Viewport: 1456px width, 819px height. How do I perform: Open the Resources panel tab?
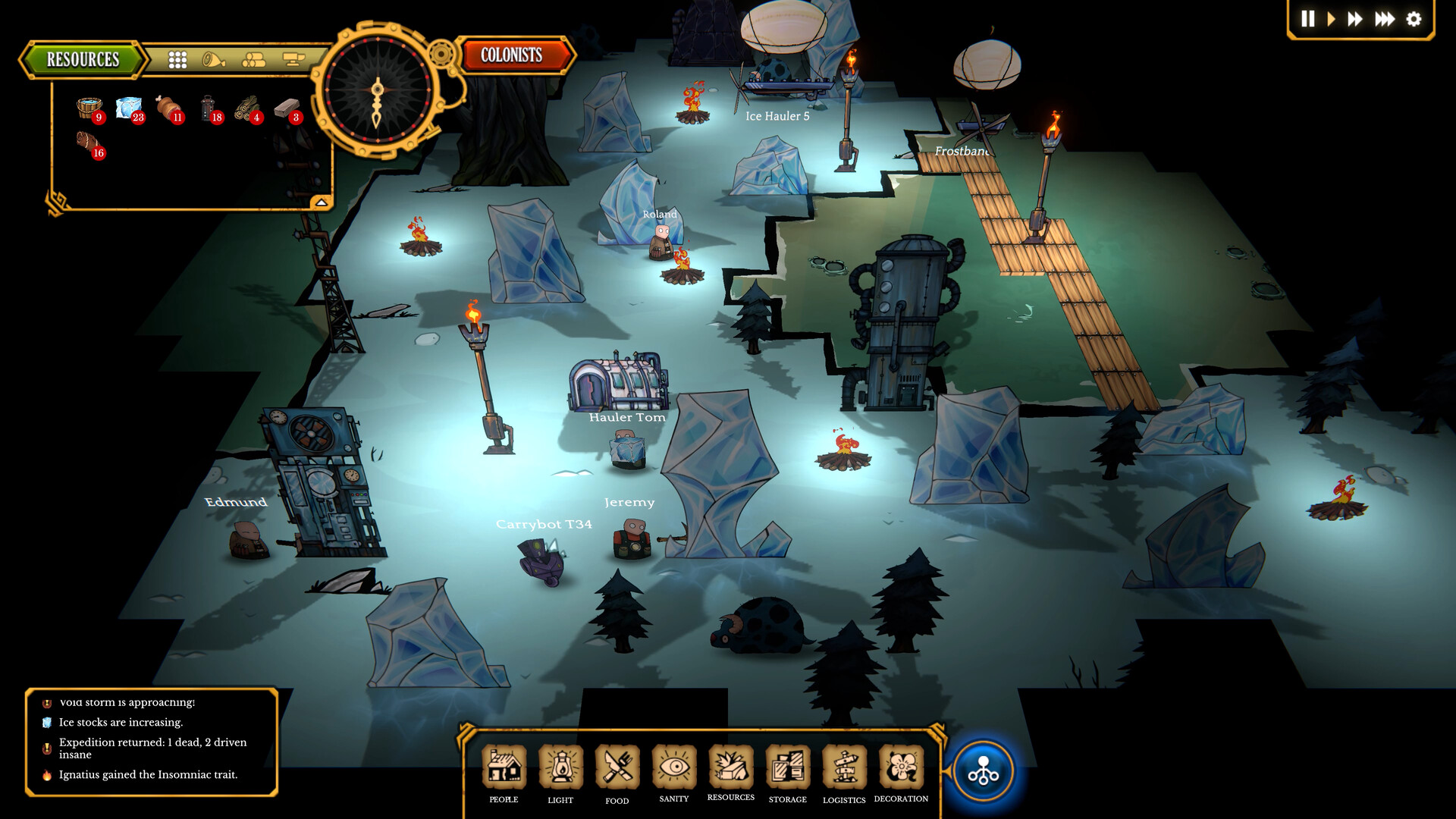83,59
